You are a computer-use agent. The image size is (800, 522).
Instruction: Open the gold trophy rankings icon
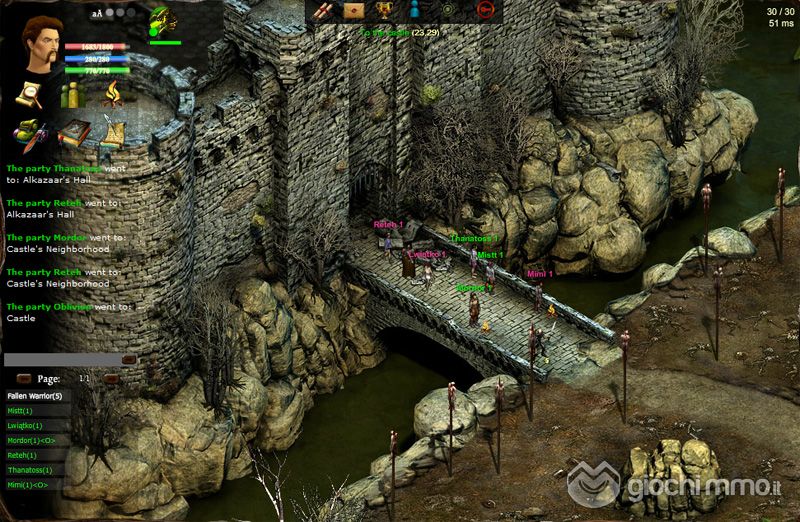point(383,10)
